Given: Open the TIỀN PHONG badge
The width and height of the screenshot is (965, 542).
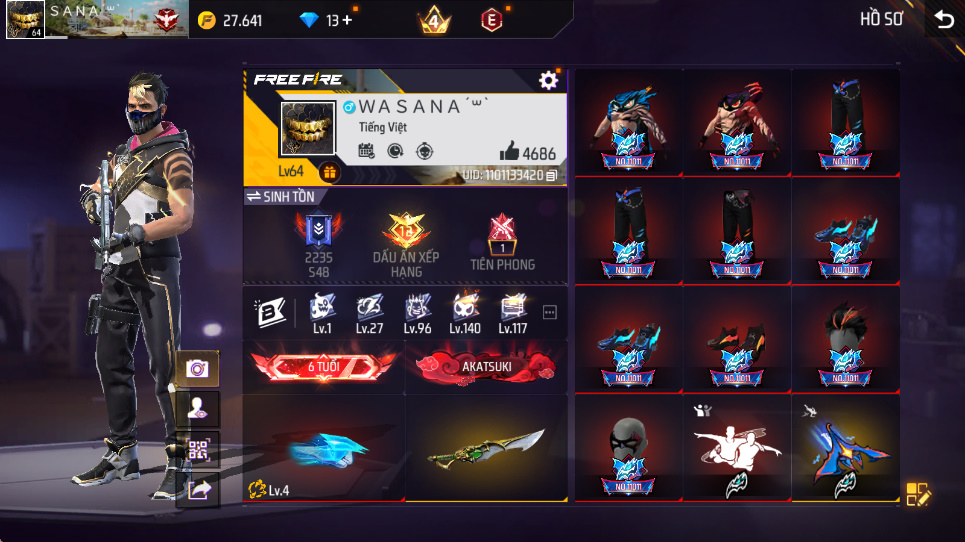Looking at the screenshot, I should [502, 242].
